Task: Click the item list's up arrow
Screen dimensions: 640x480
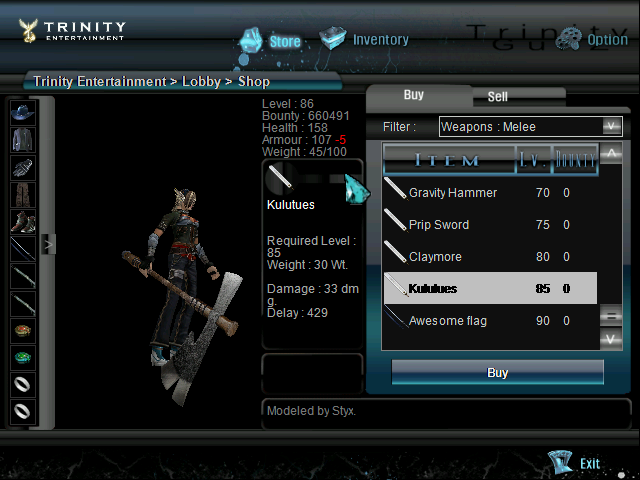Action: click(613, 153)
